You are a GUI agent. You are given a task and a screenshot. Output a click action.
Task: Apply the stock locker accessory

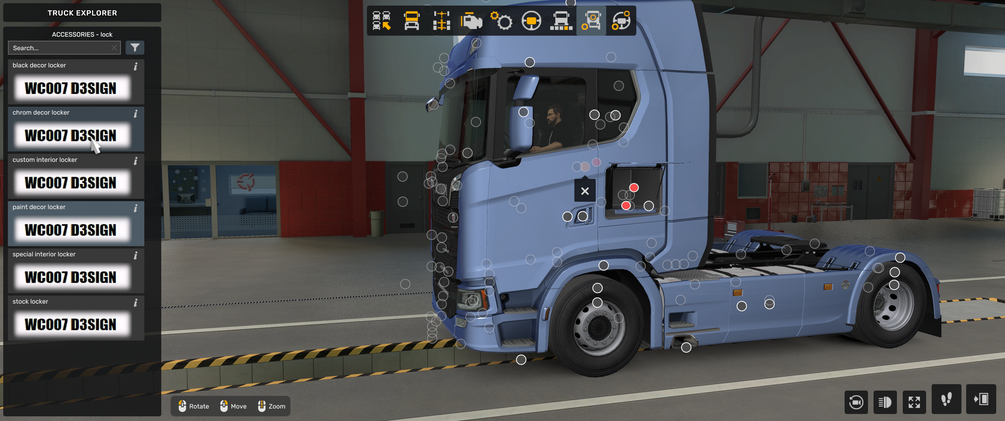(70, 324)
